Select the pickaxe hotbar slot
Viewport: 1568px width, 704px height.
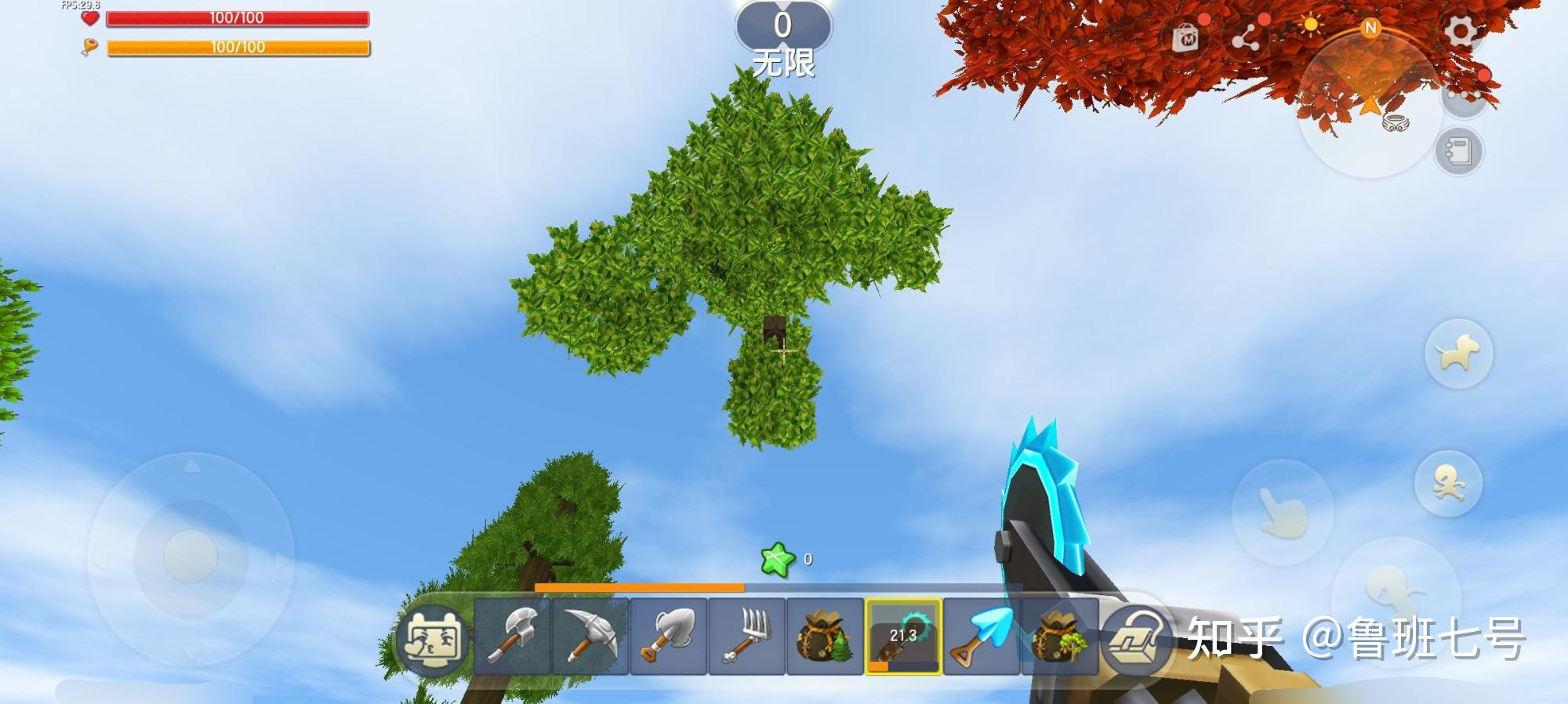pyautogui.click(x=590, y=636)
